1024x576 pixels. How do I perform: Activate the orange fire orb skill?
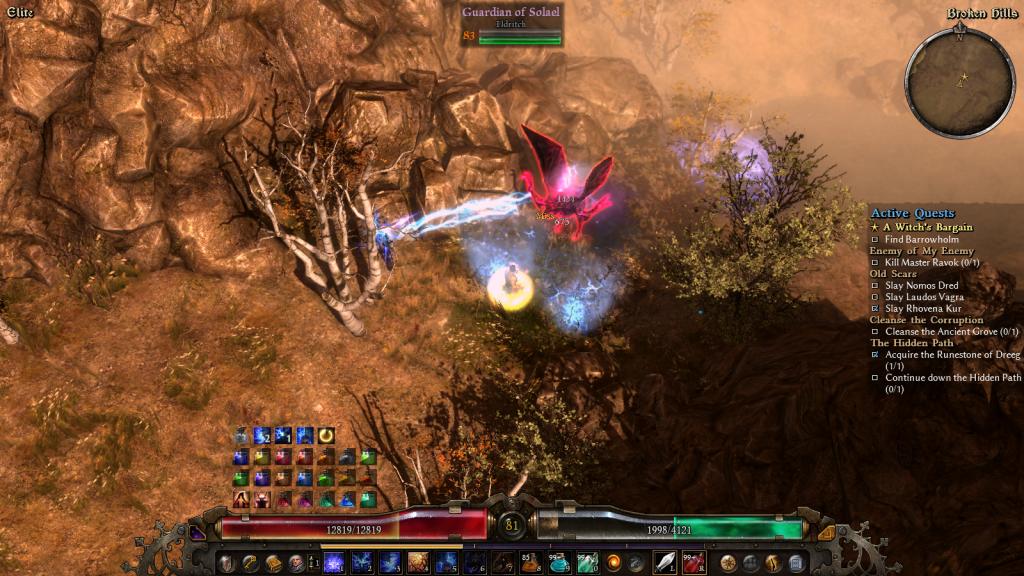coord(613,562)
